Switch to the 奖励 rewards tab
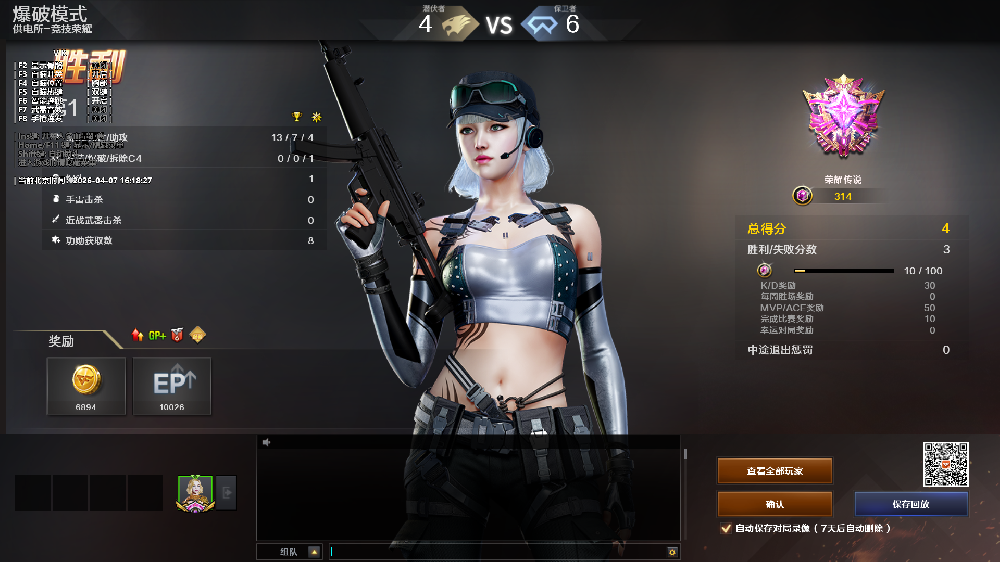Image resolution: width=1000 pixels, height=562 pixels. point(62,341)
